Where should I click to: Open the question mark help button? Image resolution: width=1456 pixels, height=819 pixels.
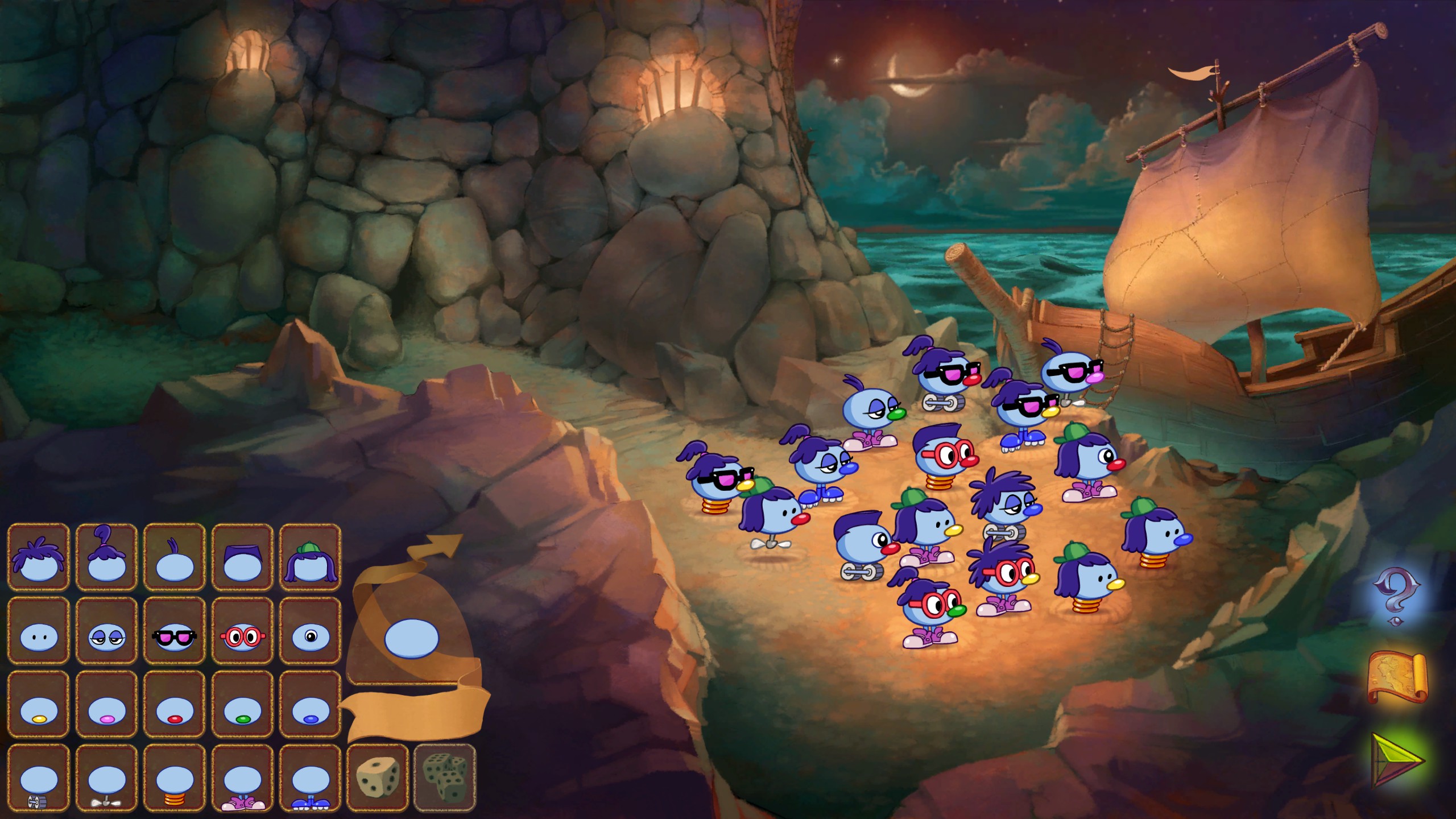pos(1396,596)
